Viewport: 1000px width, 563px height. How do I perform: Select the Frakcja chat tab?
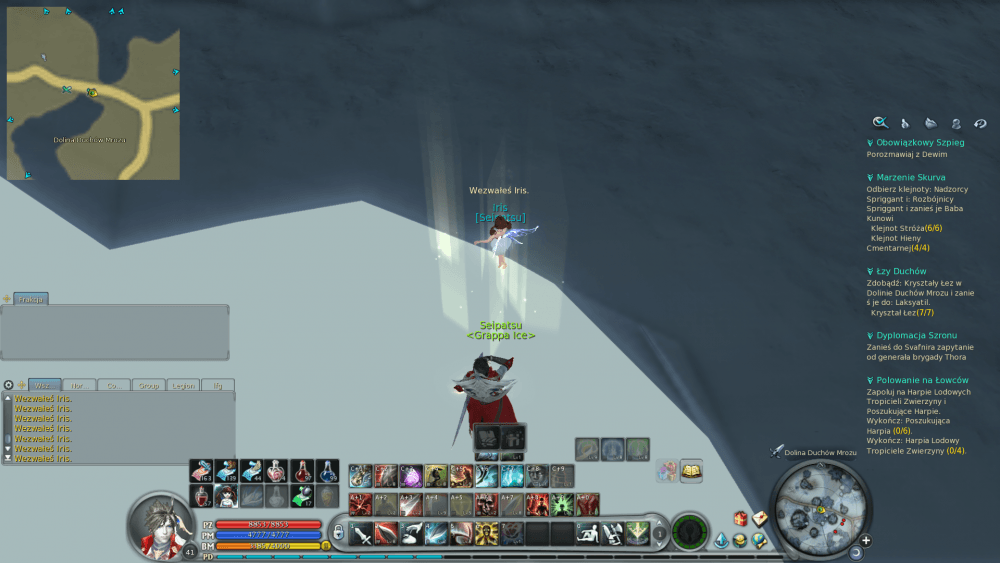(x=31, y=299)
